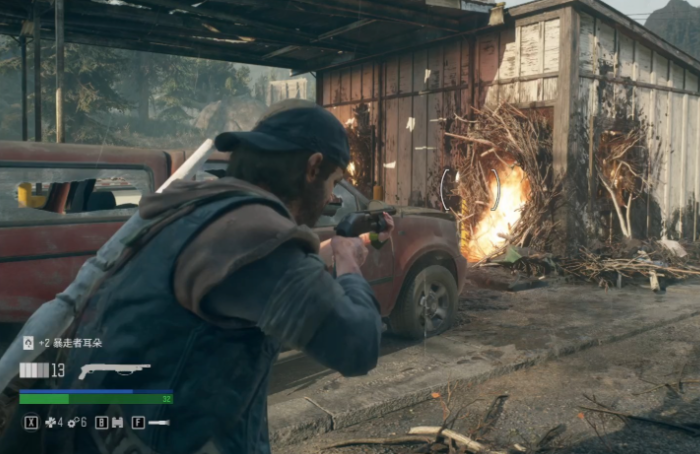Screen dimensions: 700x454
Task: Click the medkit cross icon
Action: pos(50,422)
